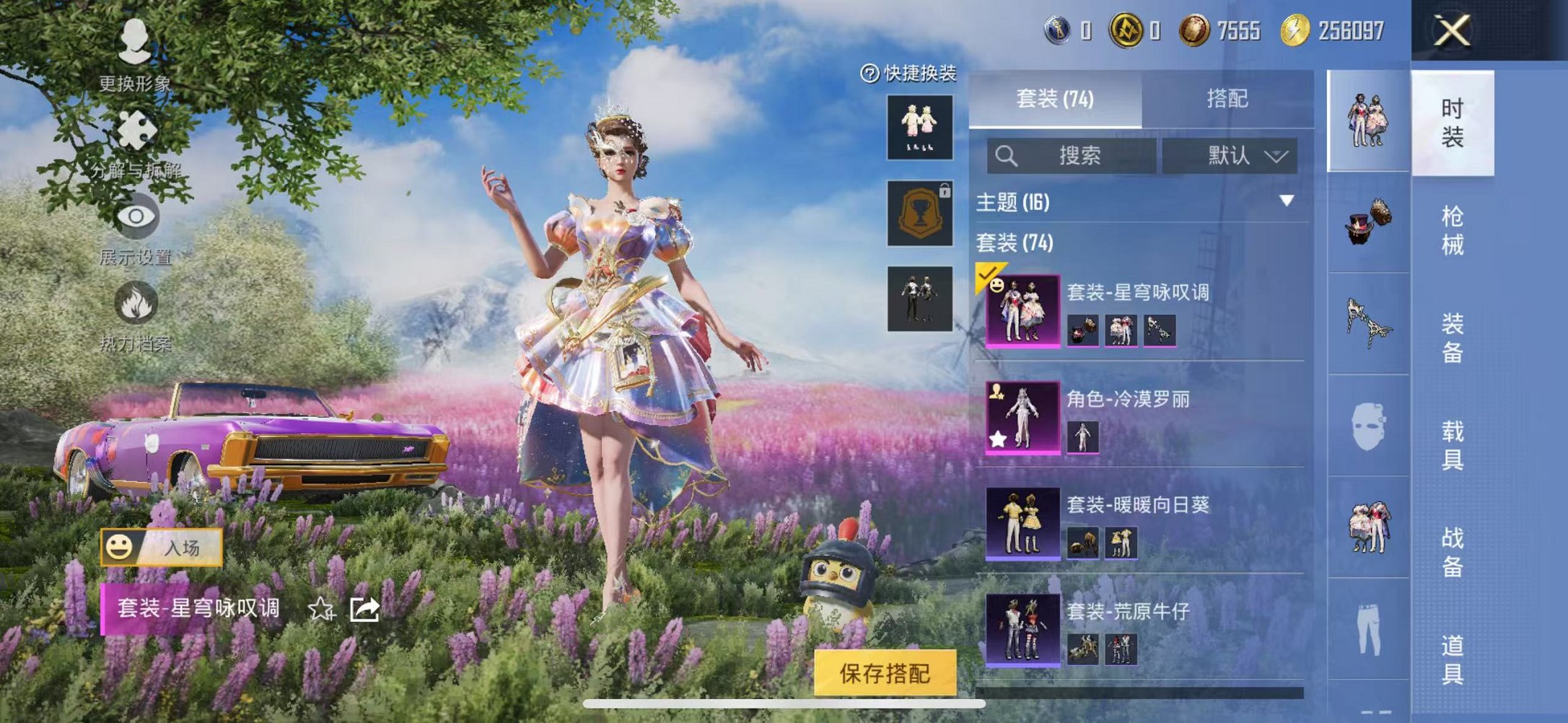The image size is (1568, 723).
Task: Share the current outfit
Action: pos(364,610)
